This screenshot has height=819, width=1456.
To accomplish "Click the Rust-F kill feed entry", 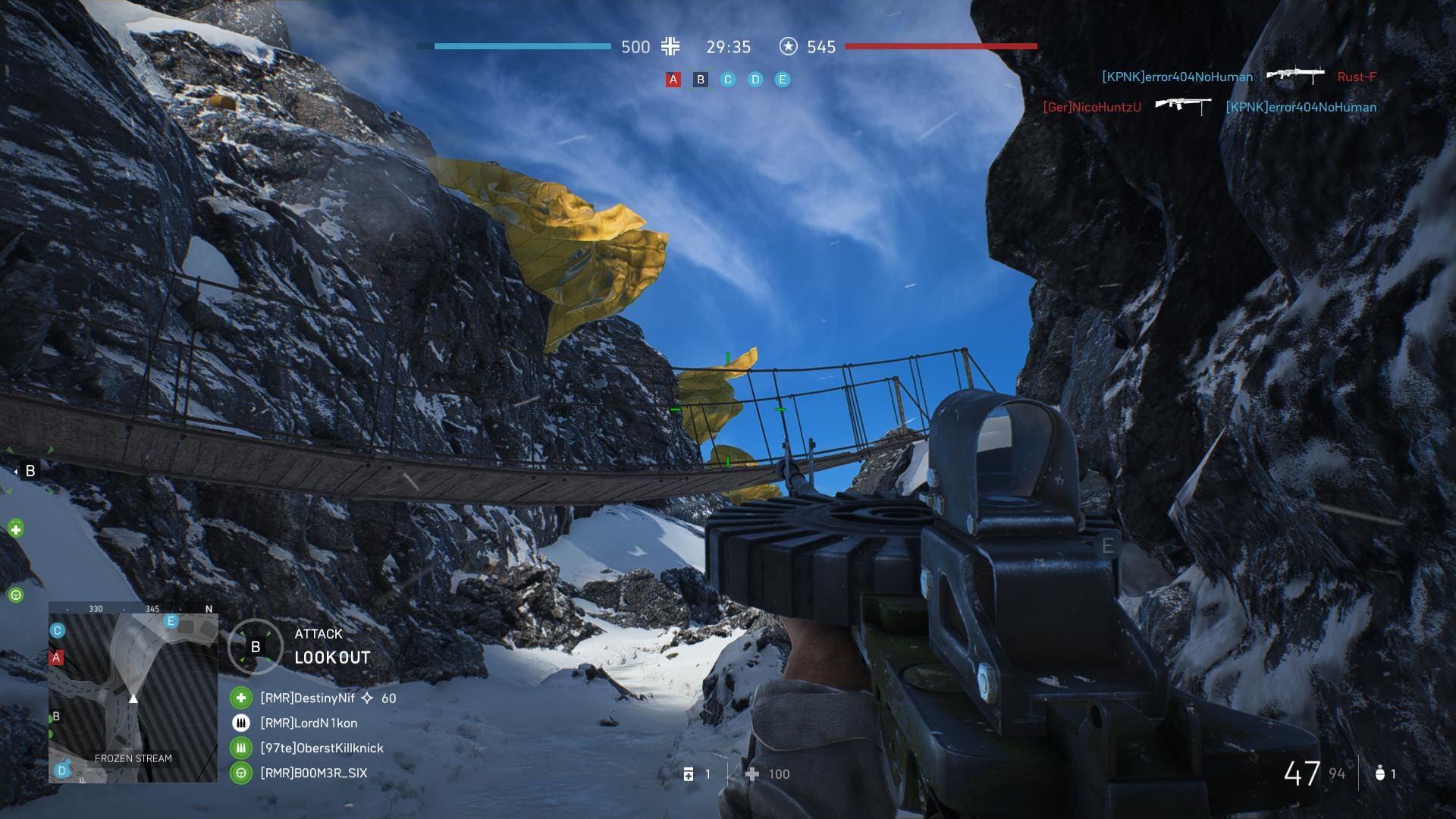I will point(1356,77).
